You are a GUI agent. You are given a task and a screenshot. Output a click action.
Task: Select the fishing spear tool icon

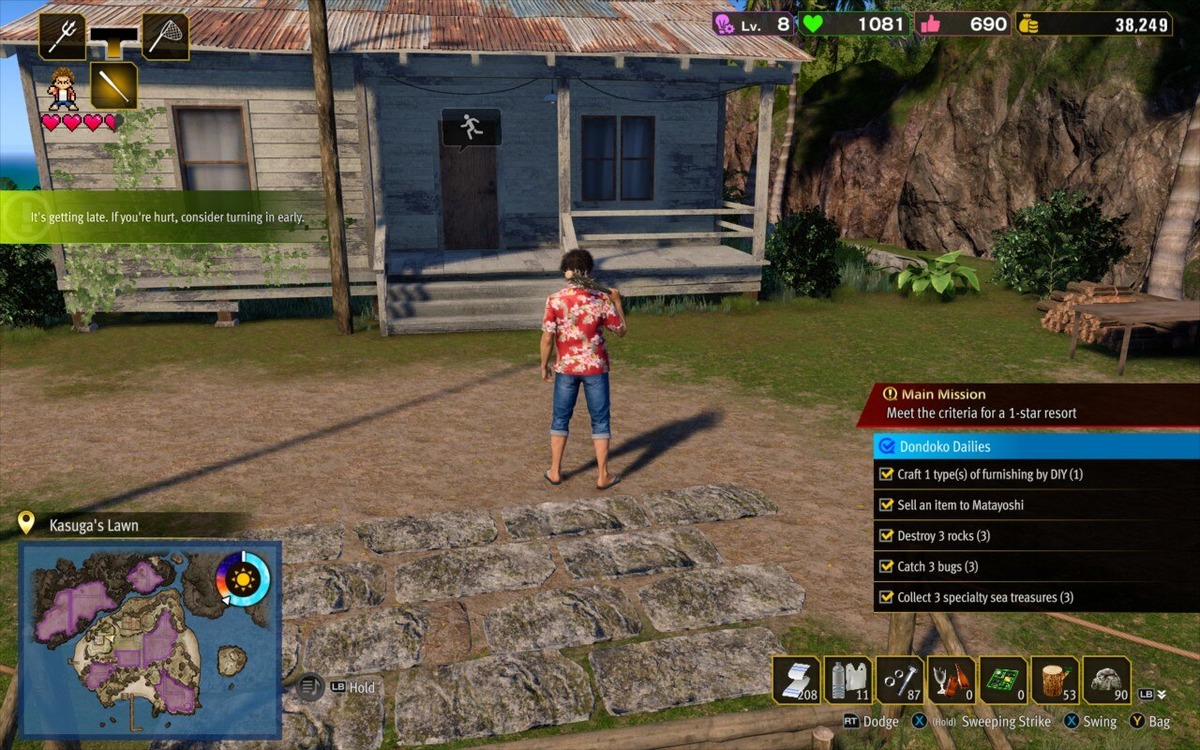point(62,37)
